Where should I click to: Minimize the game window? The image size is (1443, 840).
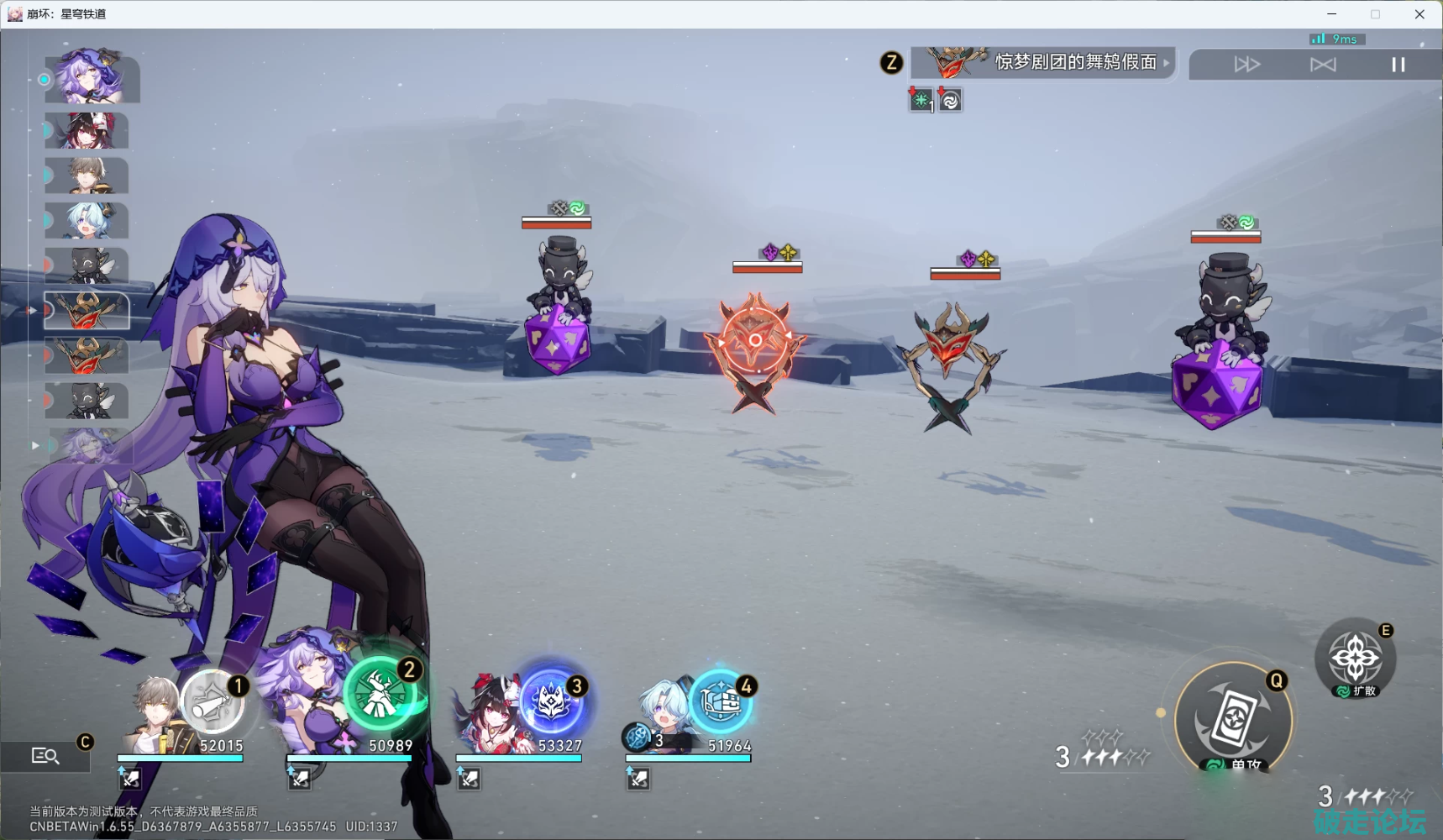(1331, 14)
